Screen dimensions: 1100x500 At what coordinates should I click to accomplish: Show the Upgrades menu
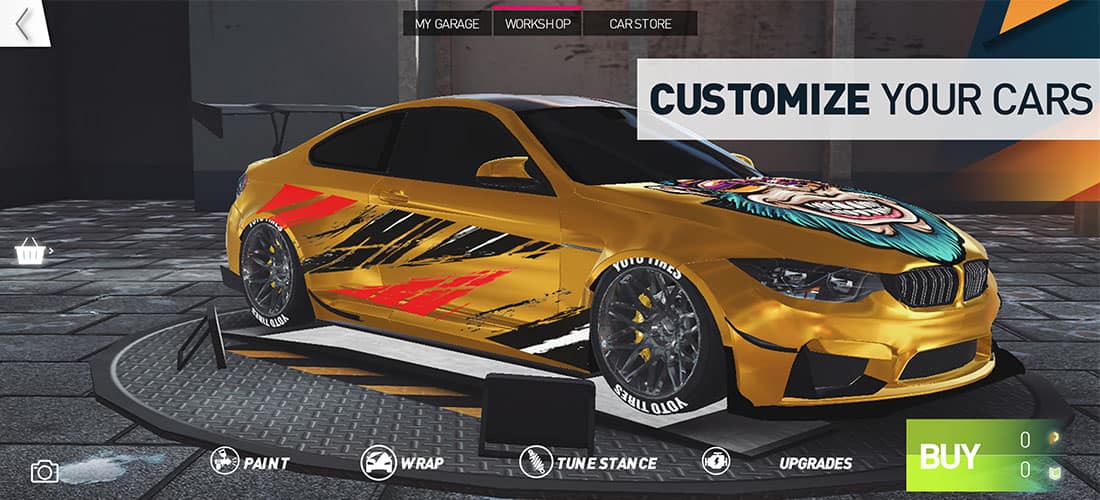point(778,463)
